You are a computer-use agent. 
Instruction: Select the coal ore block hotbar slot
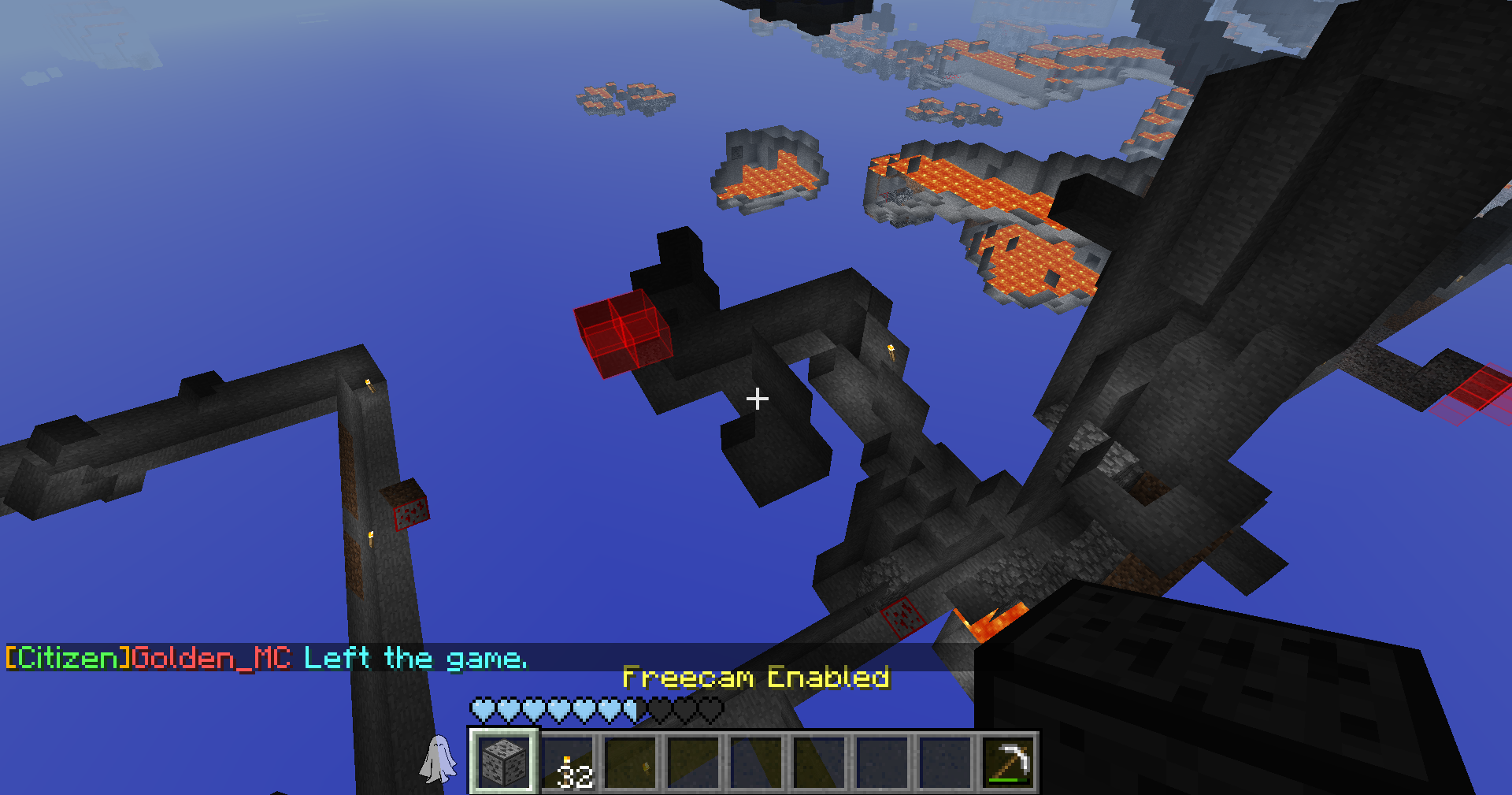click(x=504, y=762)
